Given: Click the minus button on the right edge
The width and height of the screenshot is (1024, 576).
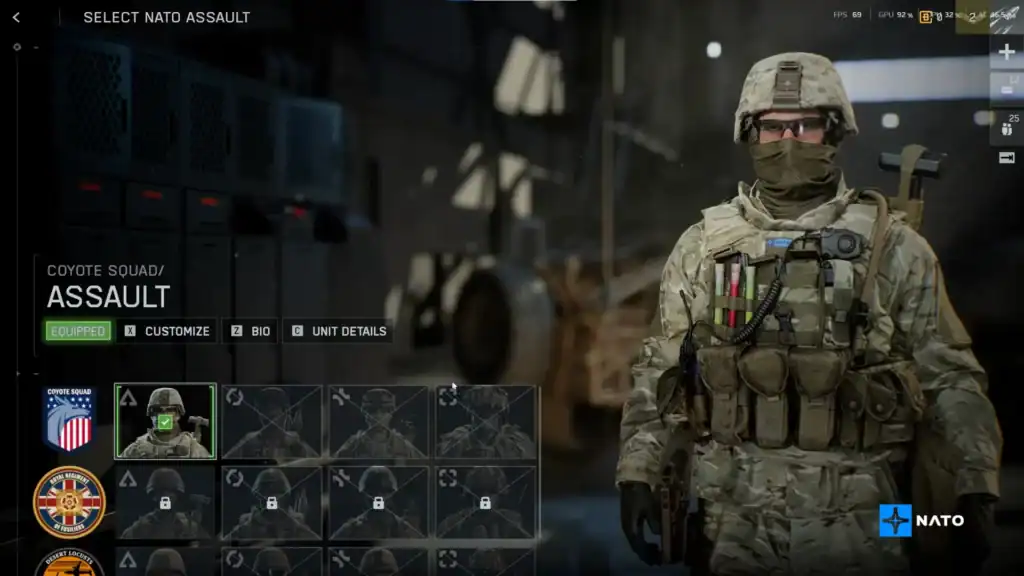Looking at the screenshot, I should click(1007, 90).
